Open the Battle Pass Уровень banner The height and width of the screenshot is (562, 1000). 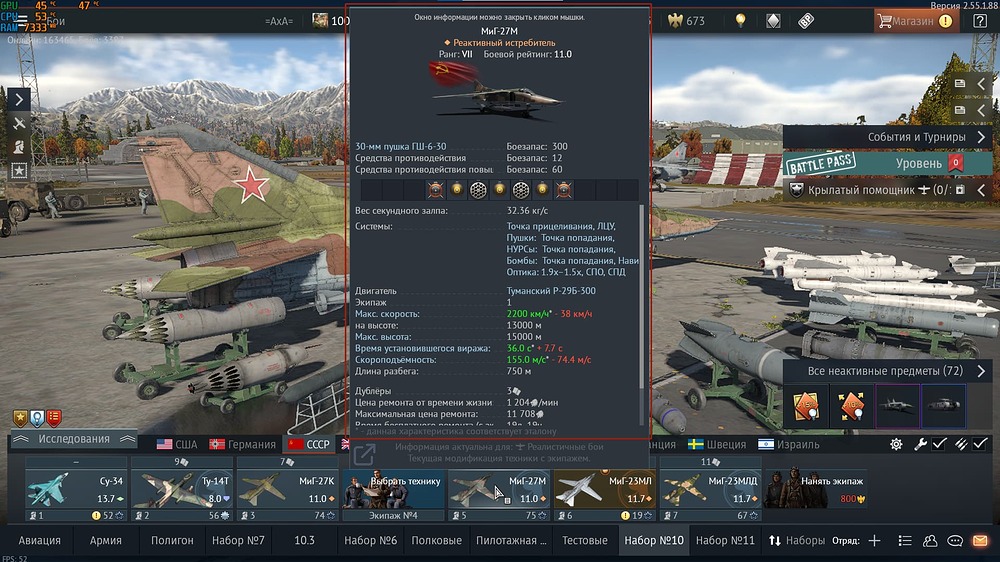880,163
